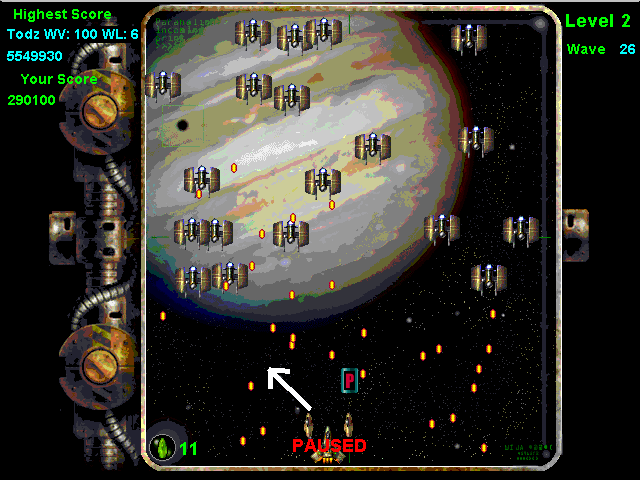Click the green ship lives icon
The image size is (640, 480).
click(161, 444)
